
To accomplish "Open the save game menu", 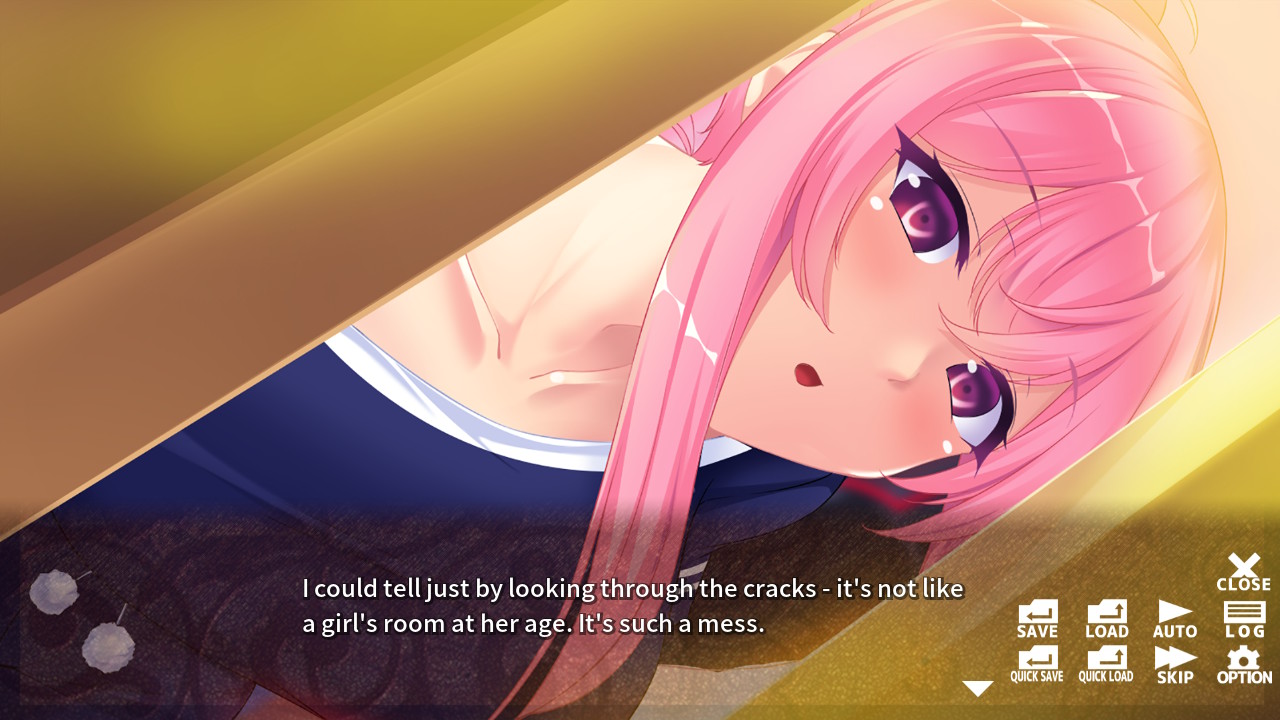I will point(1036,617).
